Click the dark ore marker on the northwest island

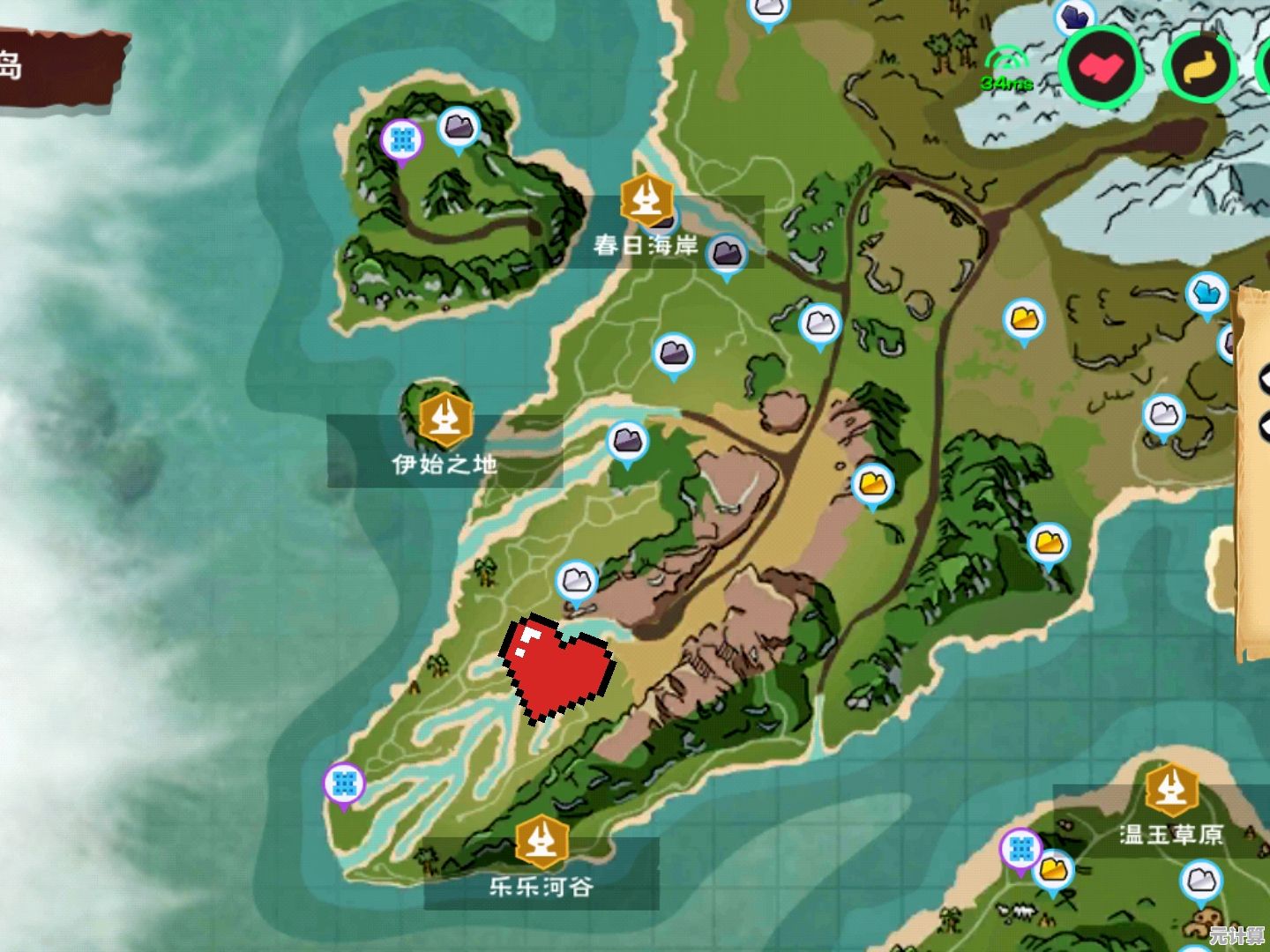(x=459, y=129)
